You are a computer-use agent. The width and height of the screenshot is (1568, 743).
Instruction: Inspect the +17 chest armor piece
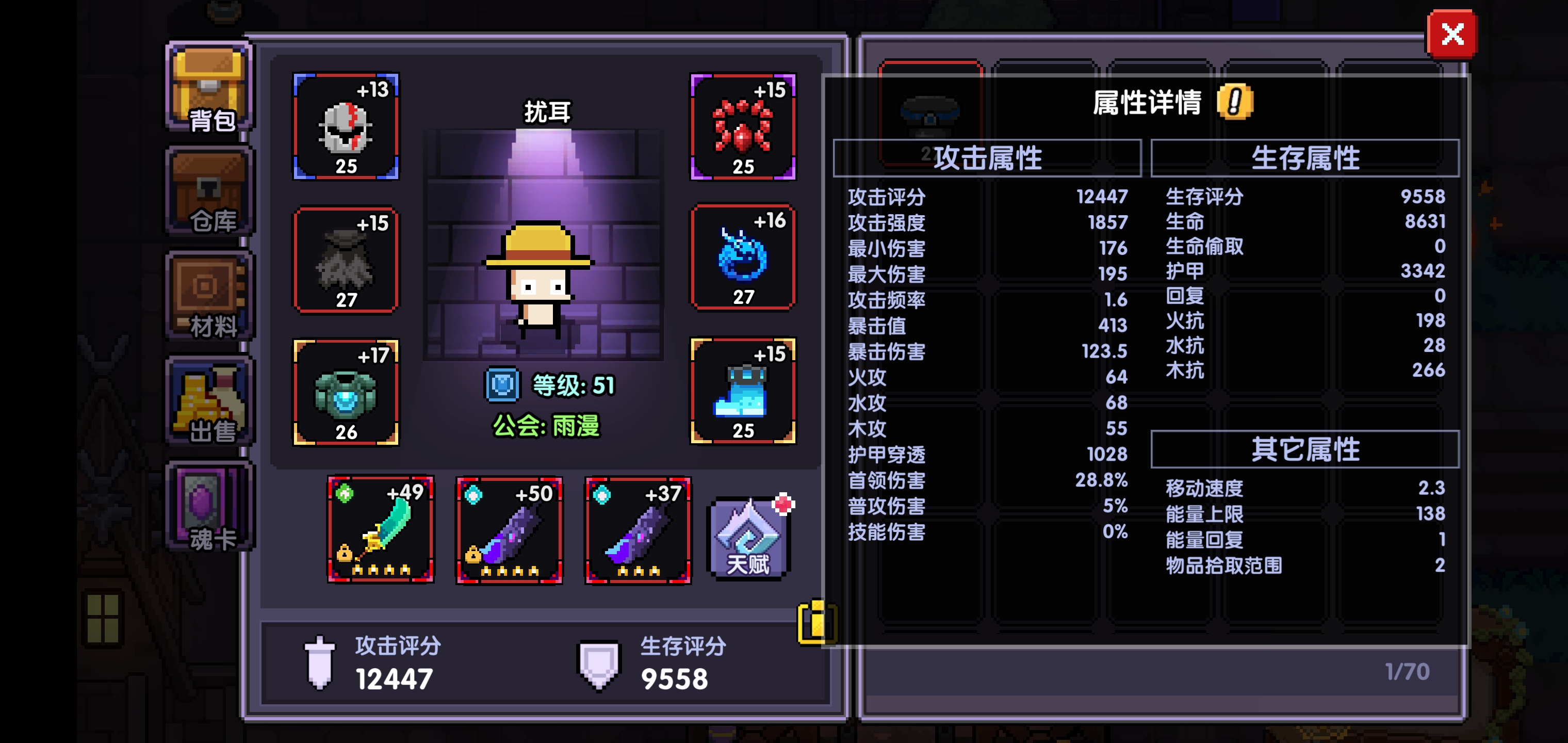point(346,393)
